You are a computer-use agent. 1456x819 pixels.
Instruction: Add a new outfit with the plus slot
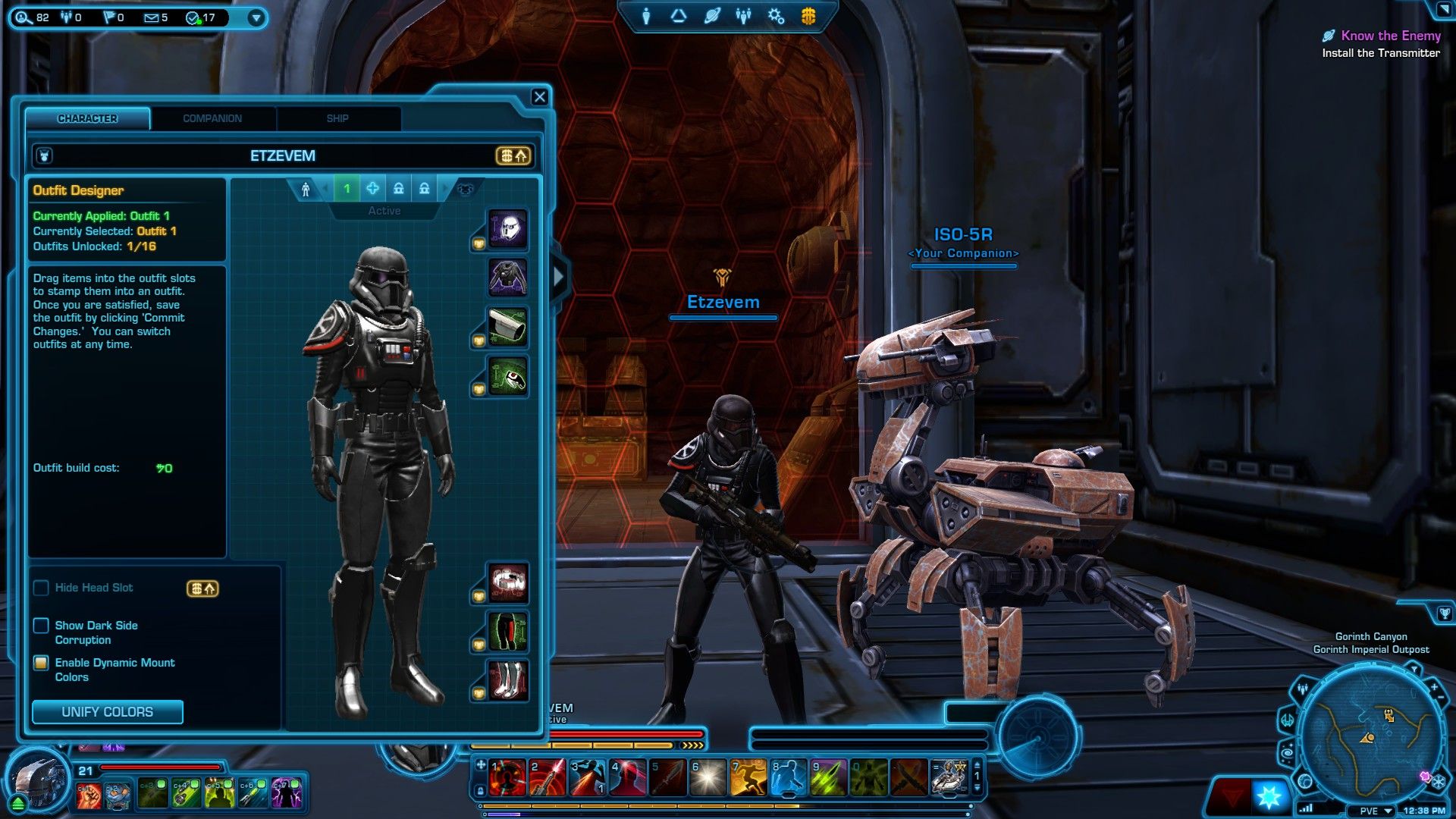[x=372, y=188]
